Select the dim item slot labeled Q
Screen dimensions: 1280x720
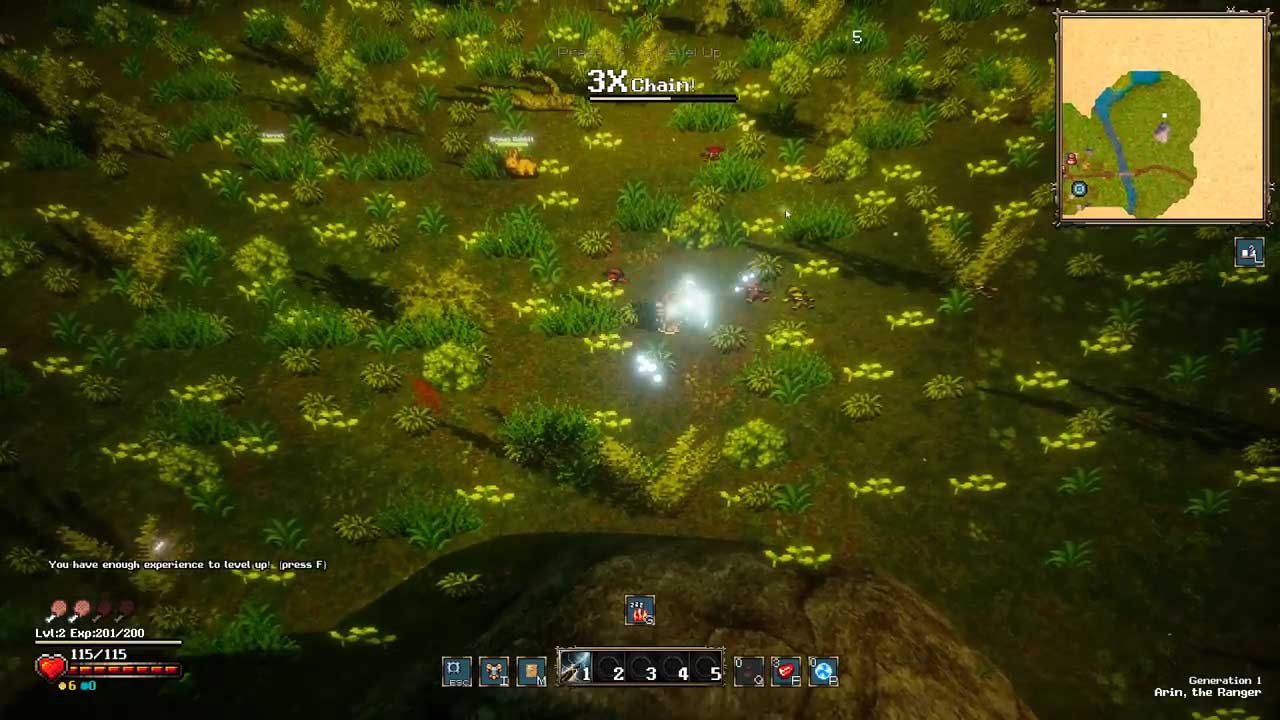pyautogui.click(x=749, y=671)
